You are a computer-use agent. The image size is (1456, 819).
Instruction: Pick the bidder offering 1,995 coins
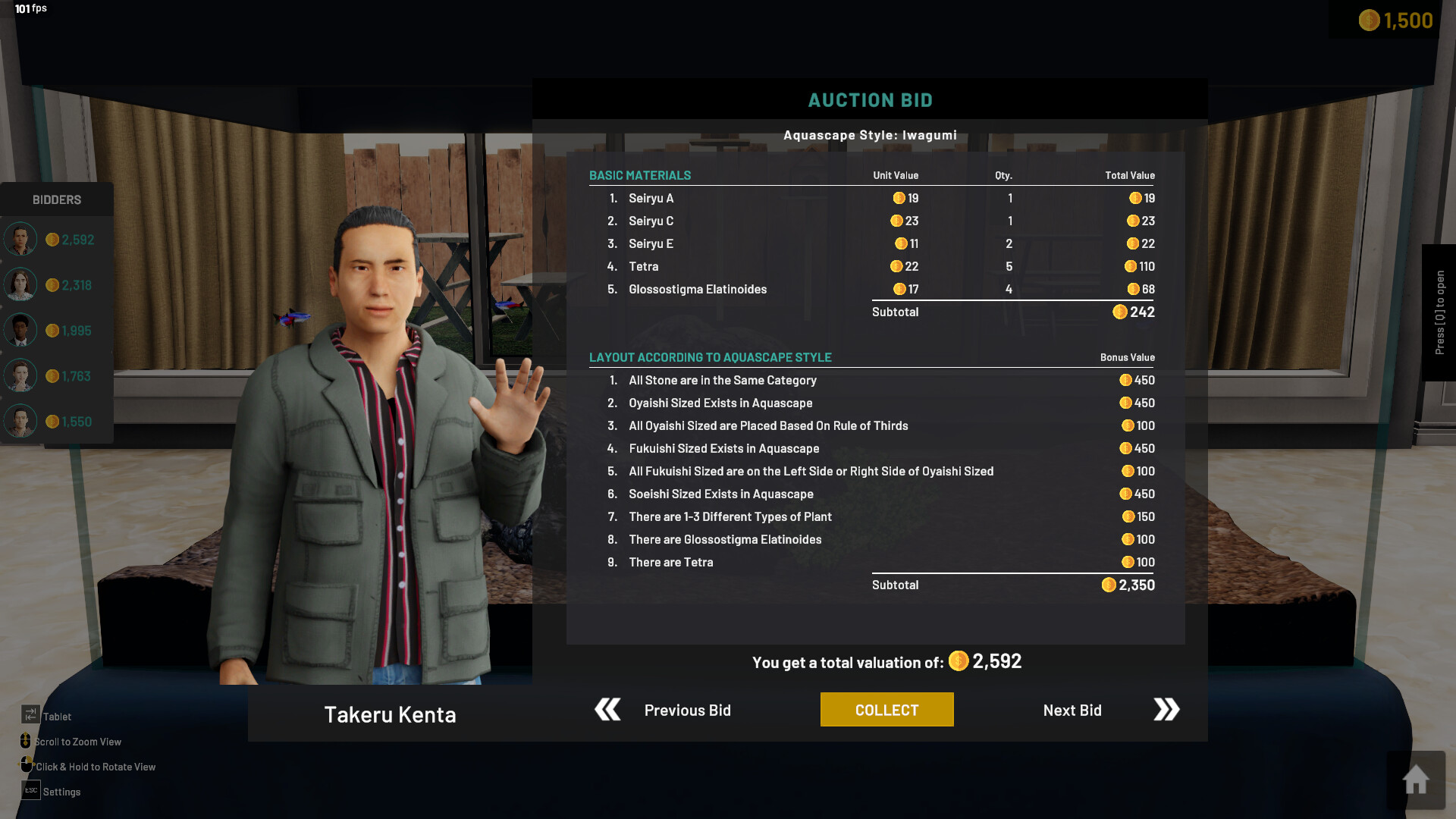57,331
